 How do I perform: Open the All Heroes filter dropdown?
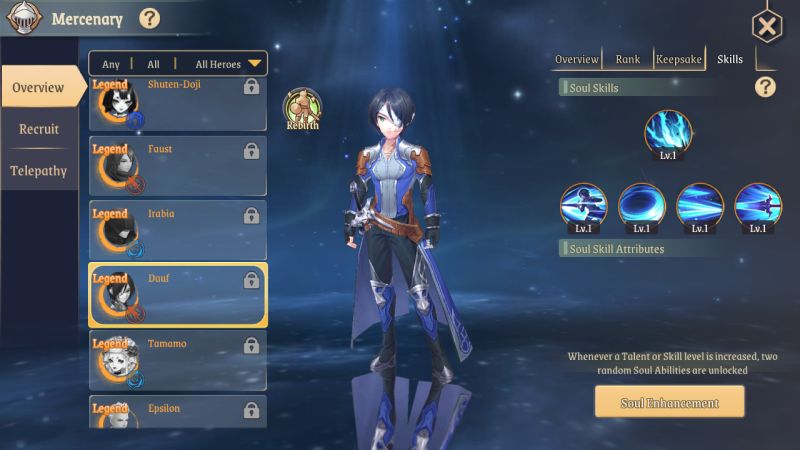tap(228, 64)
